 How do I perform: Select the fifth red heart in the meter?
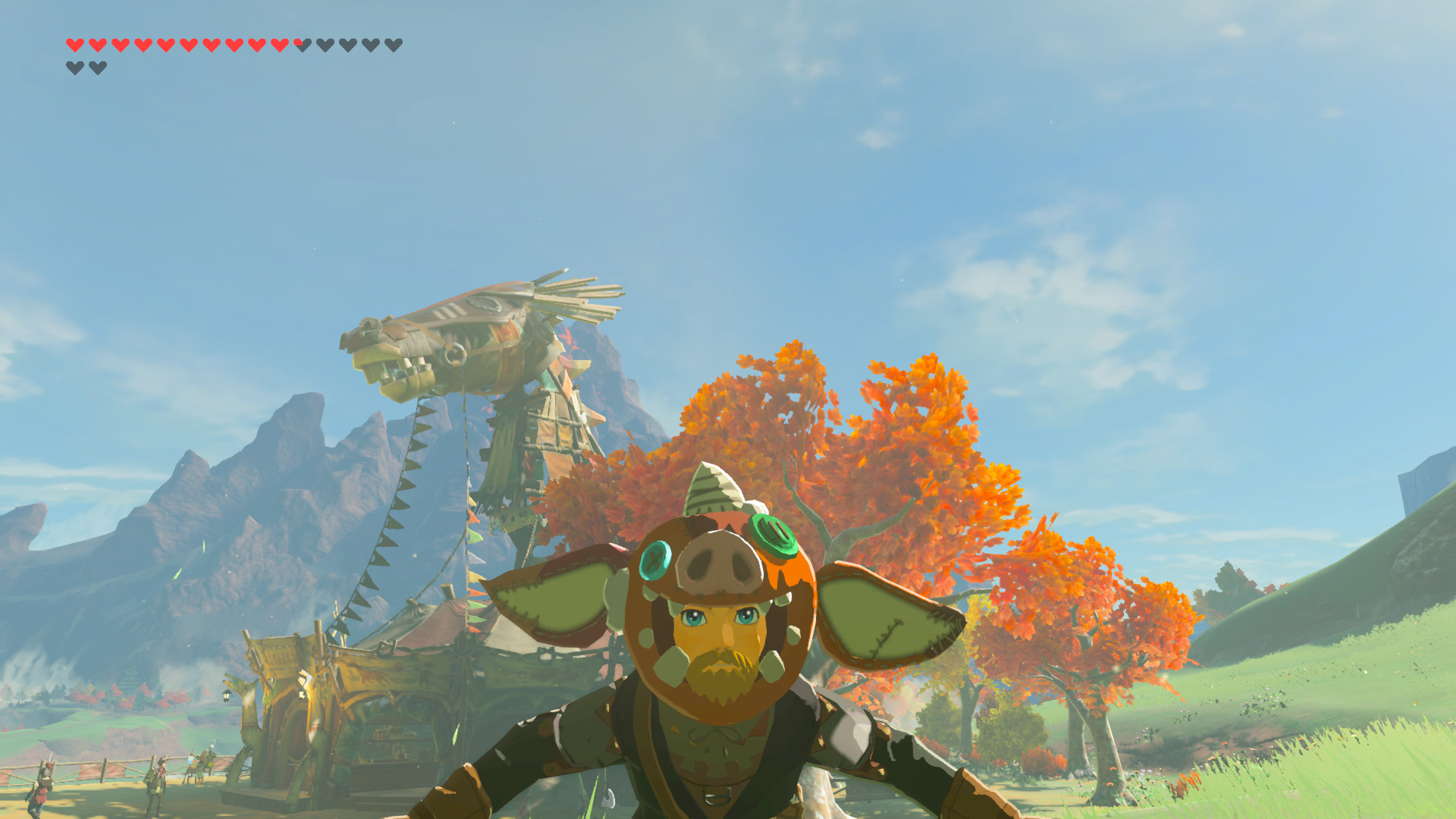point(165,45)
